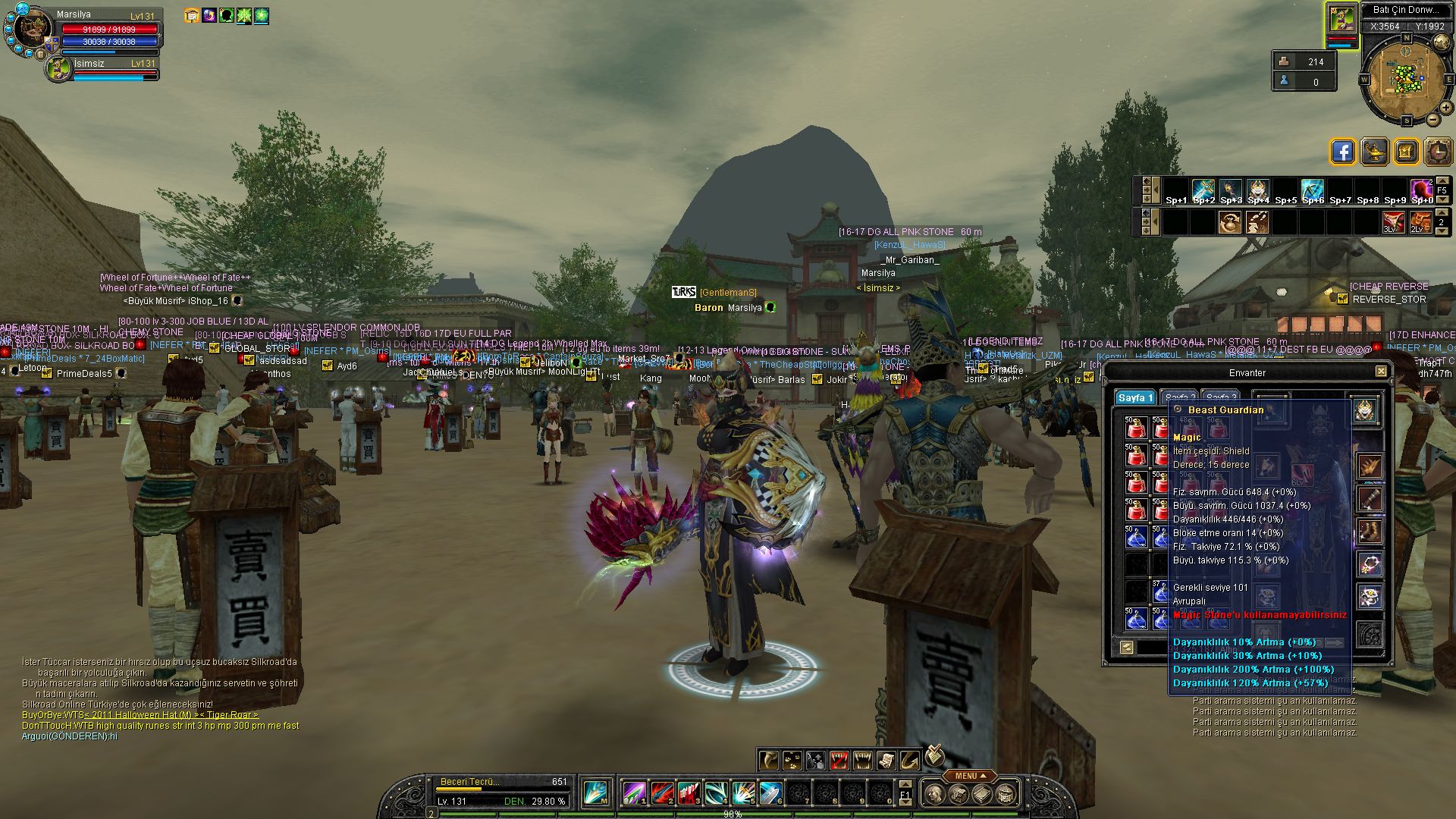Screen dimensions: 1456x819
Task: Use the red claw skill in slot 3
Action: pyautogui.click(x=689, y=793)
